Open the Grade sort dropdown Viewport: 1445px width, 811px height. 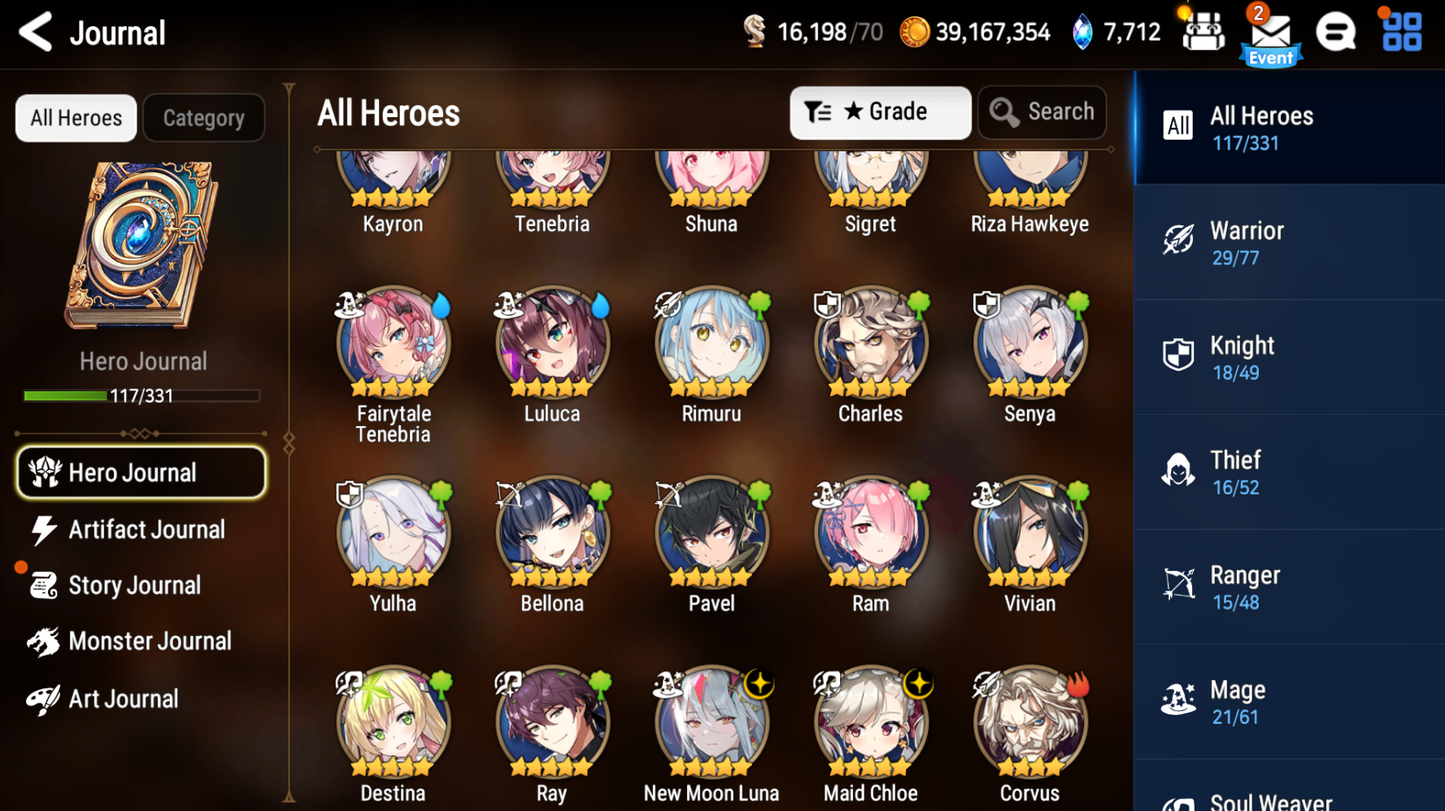[x=879, y=112]
